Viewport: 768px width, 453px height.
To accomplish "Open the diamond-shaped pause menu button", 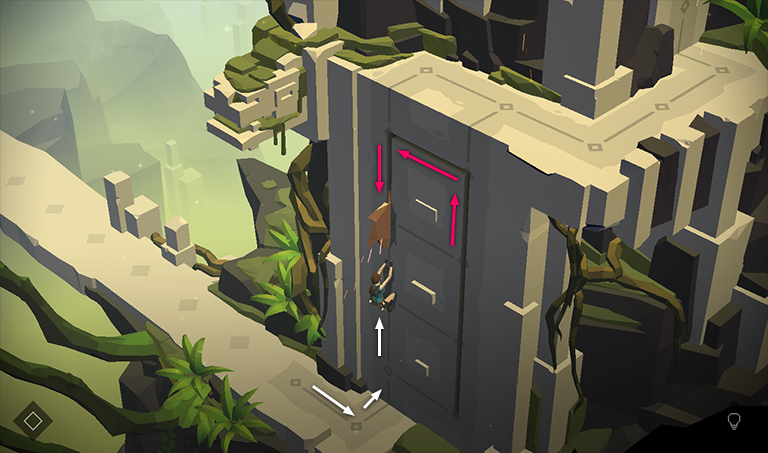I will click(x=33, y=419).
